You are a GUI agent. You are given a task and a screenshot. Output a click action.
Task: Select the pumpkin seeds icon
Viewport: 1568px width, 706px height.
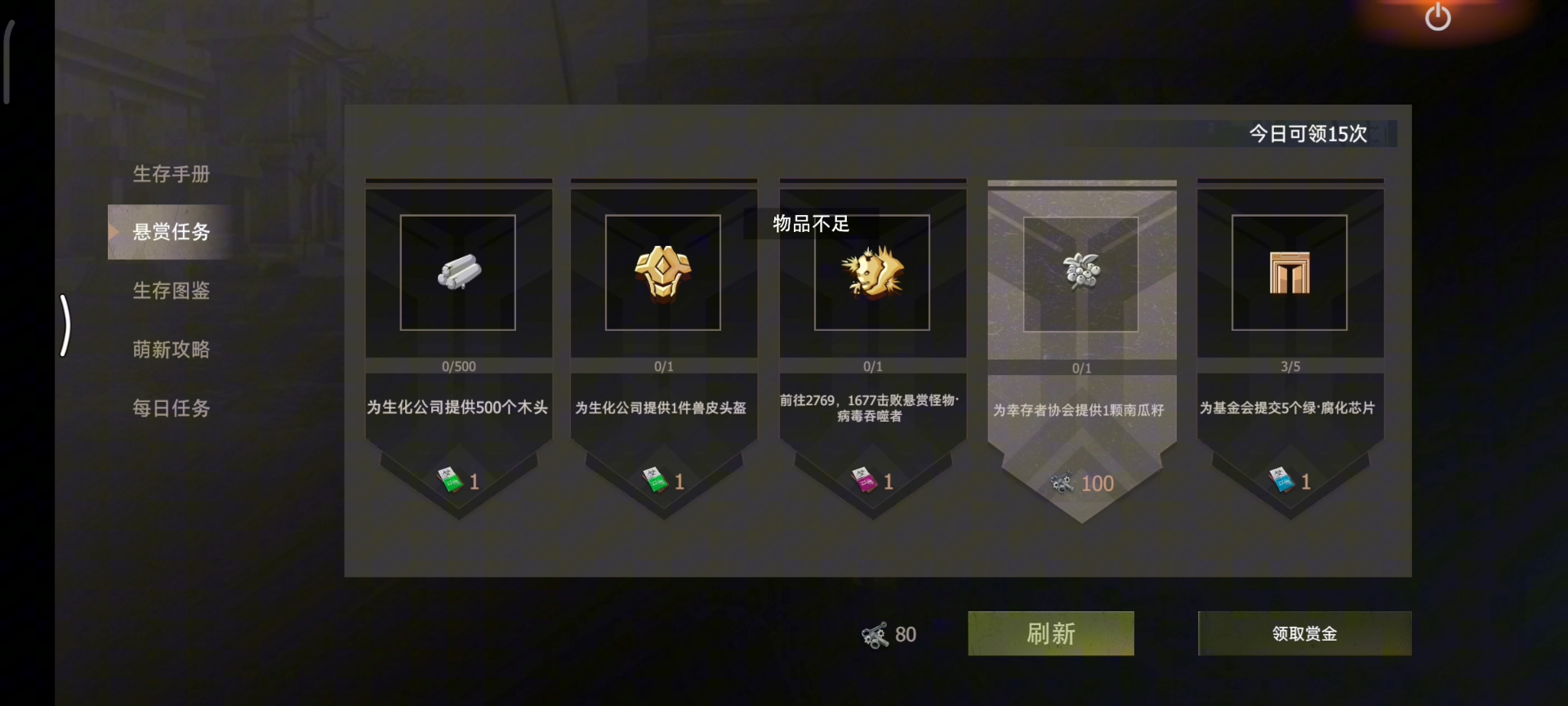[x=1082, y=272]
